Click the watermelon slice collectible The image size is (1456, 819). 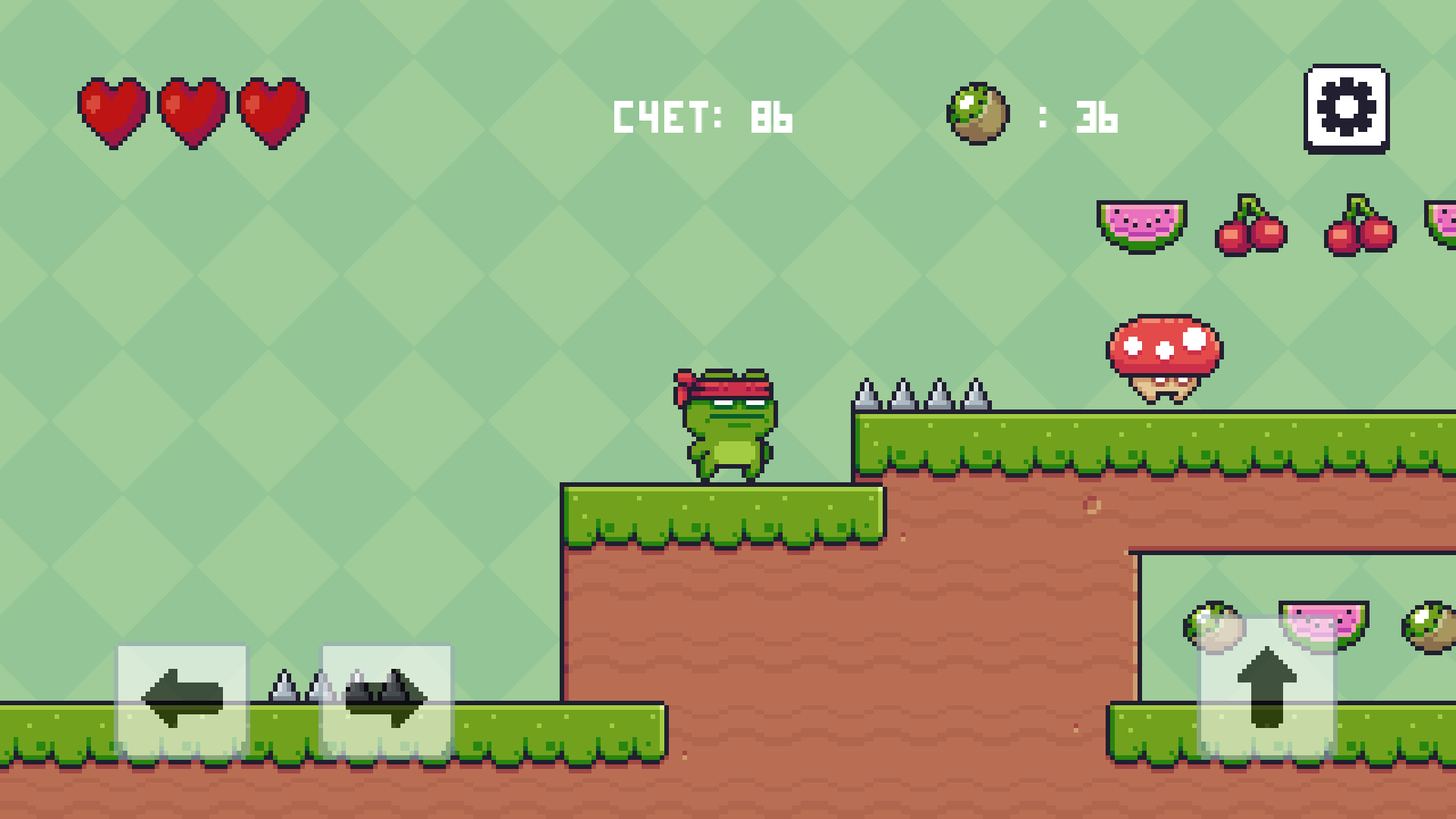pyautogui.click(x=1142, y=225)
